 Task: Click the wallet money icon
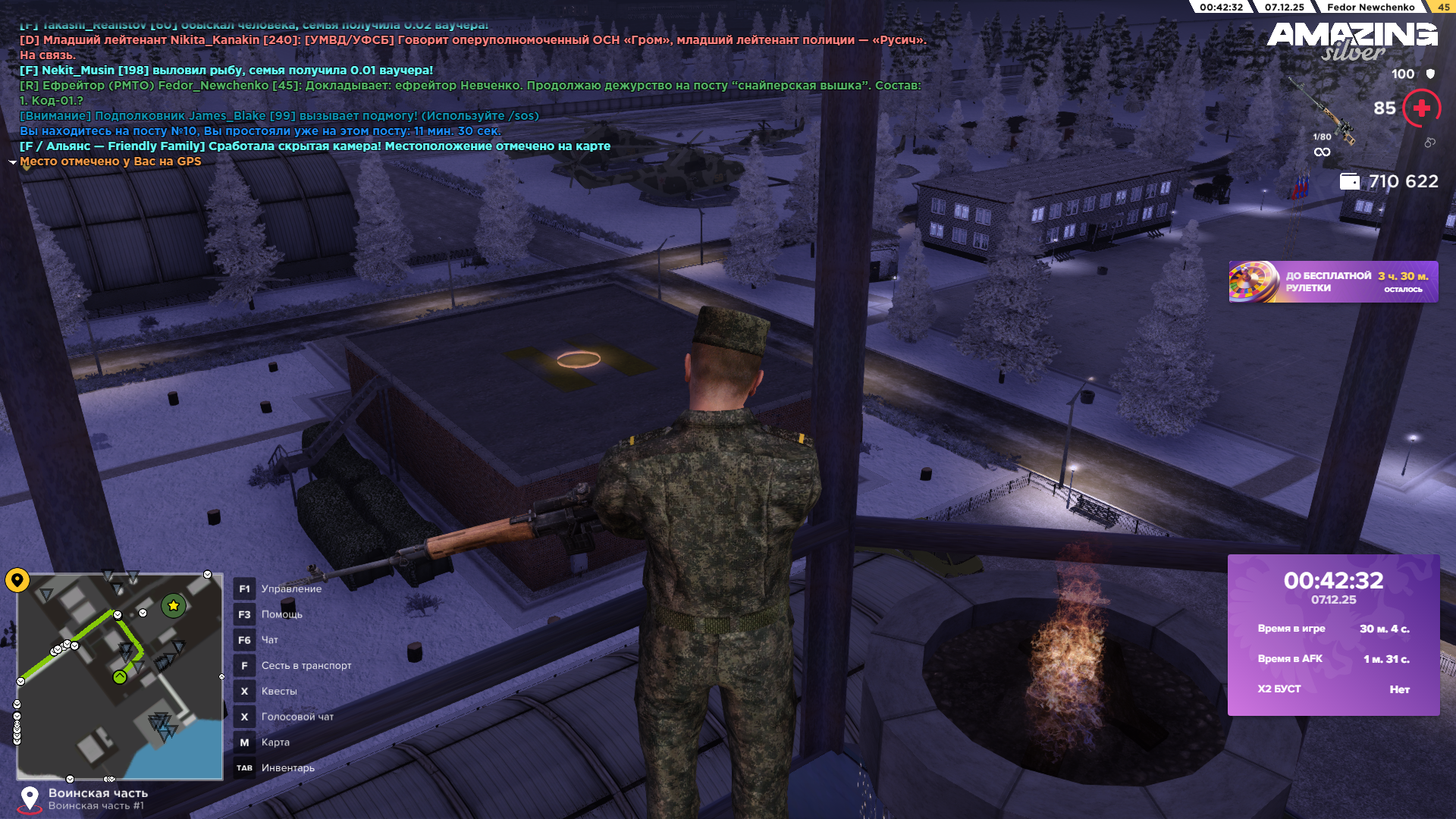[1349, 181]
